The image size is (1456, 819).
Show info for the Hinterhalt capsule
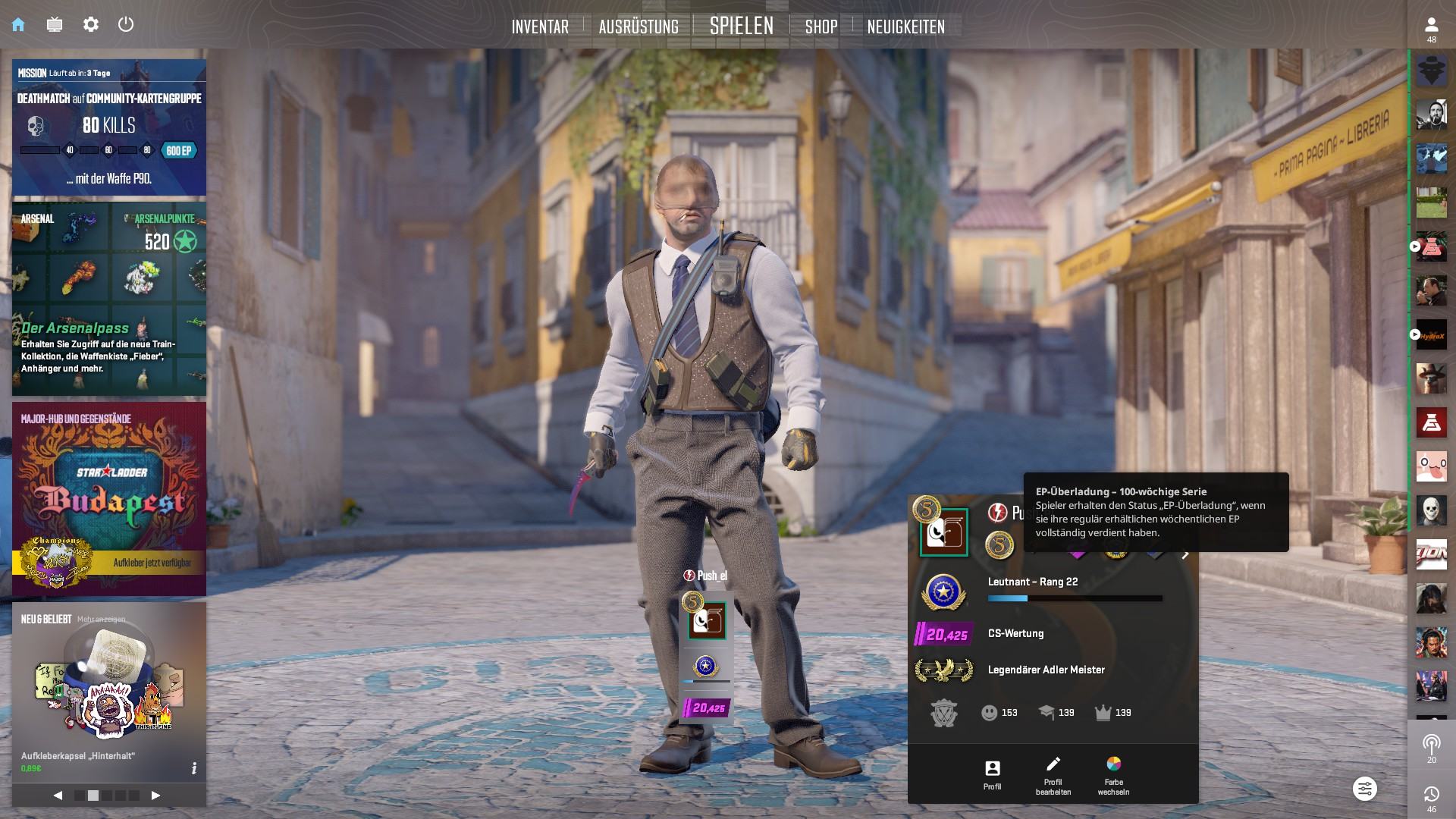tap(194, 768)
